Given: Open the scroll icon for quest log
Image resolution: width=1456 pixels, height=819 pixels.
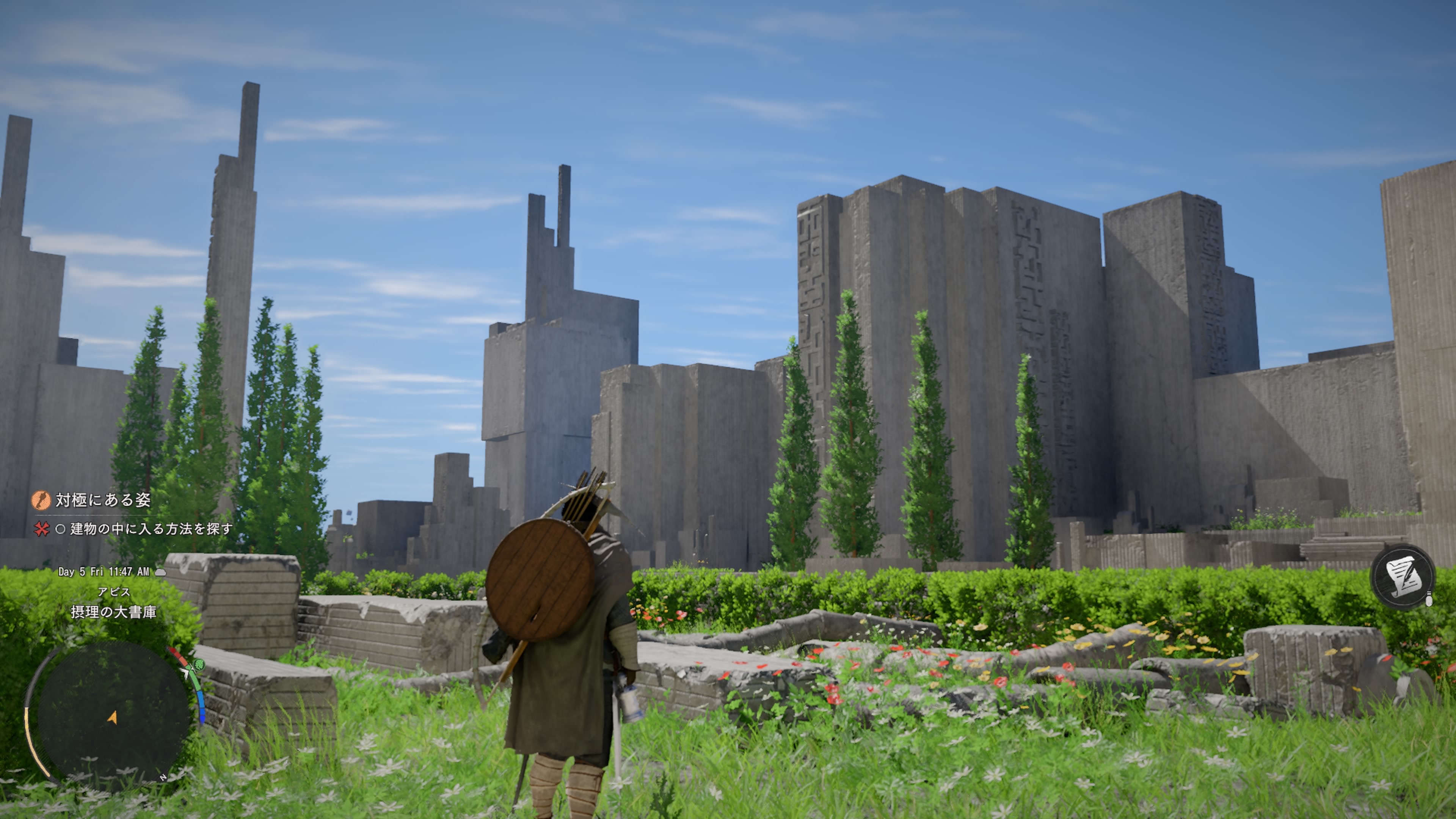Looking at the screenshot, I should tap(1402, 577).
